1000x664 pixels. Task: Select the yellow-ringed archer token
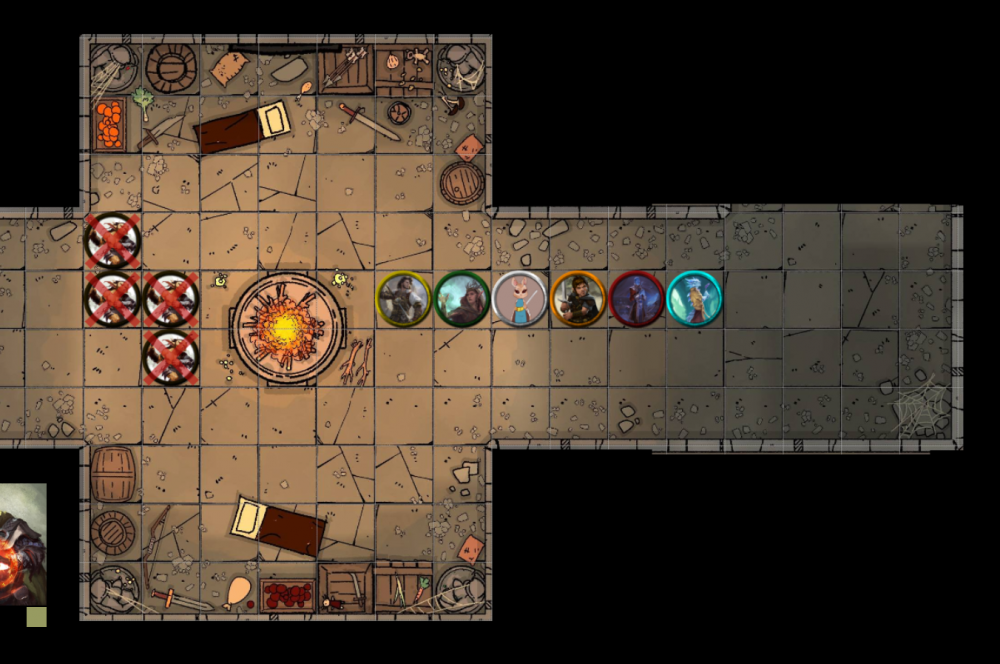click(x=404, y=298)
